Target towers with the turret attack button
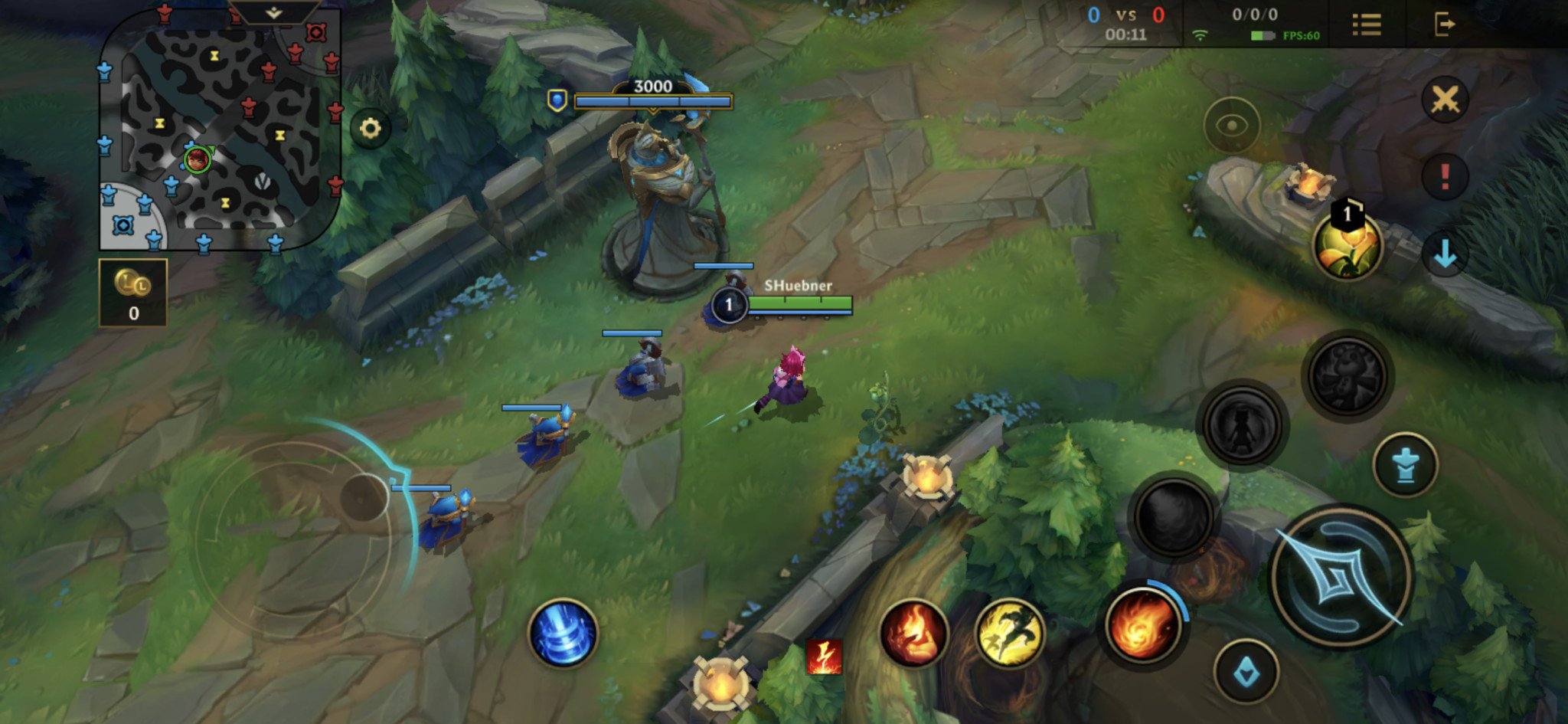This screenshot has width=1568, height=724. 1405,464
